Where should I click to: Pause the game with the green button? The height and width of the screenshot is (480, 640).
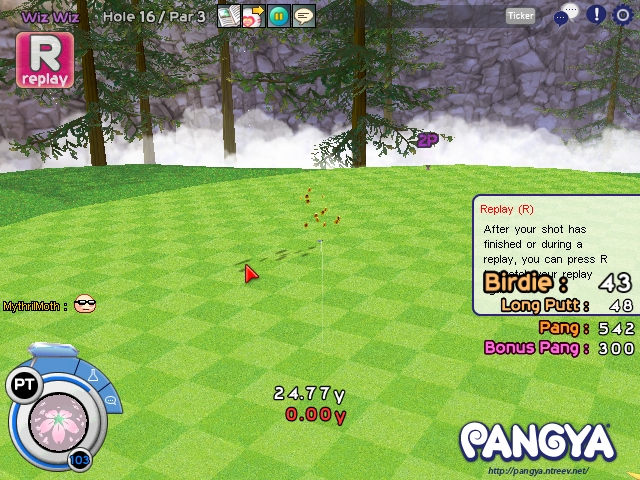[x=279, y=16]
